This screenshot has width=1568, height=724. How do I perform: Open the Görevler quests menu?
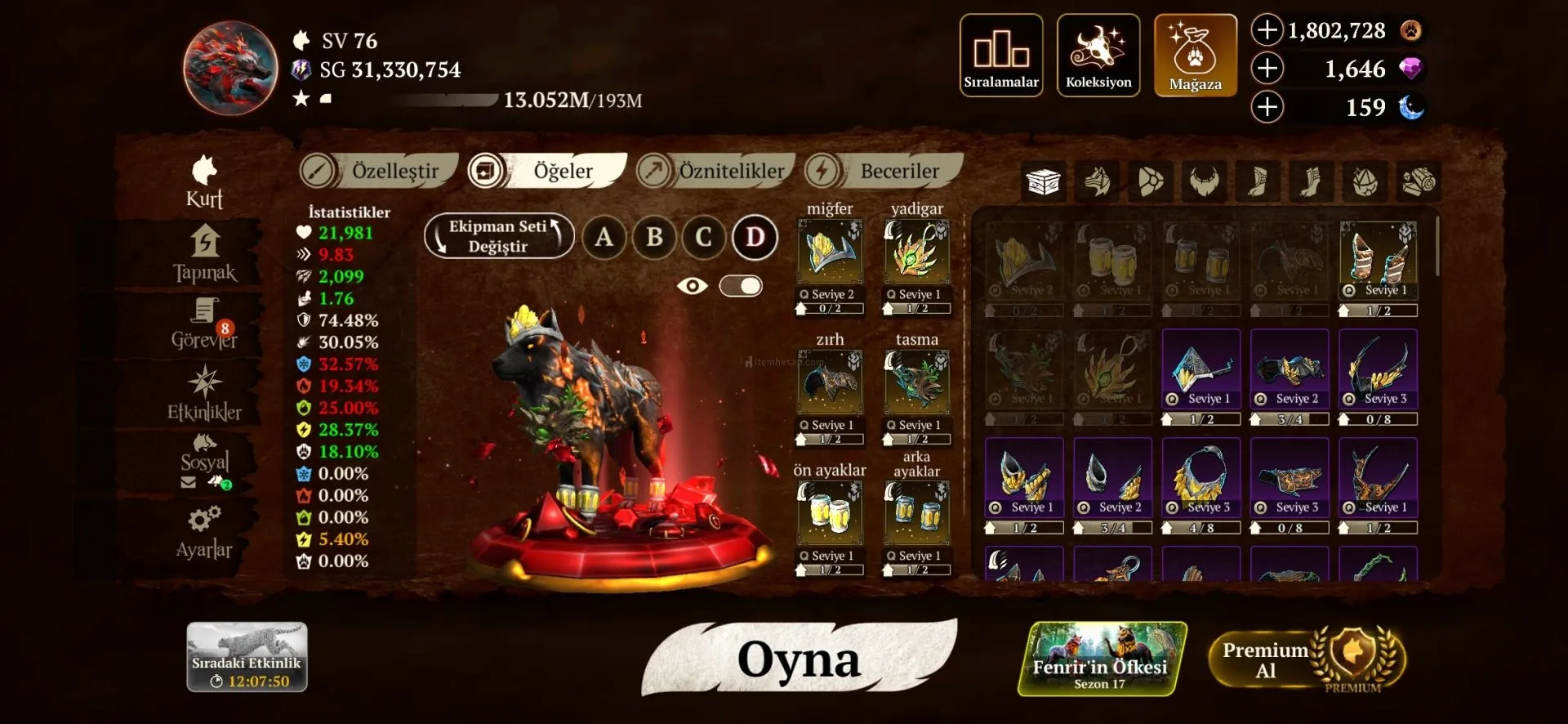pyautogui.click(x=204, y=324)
